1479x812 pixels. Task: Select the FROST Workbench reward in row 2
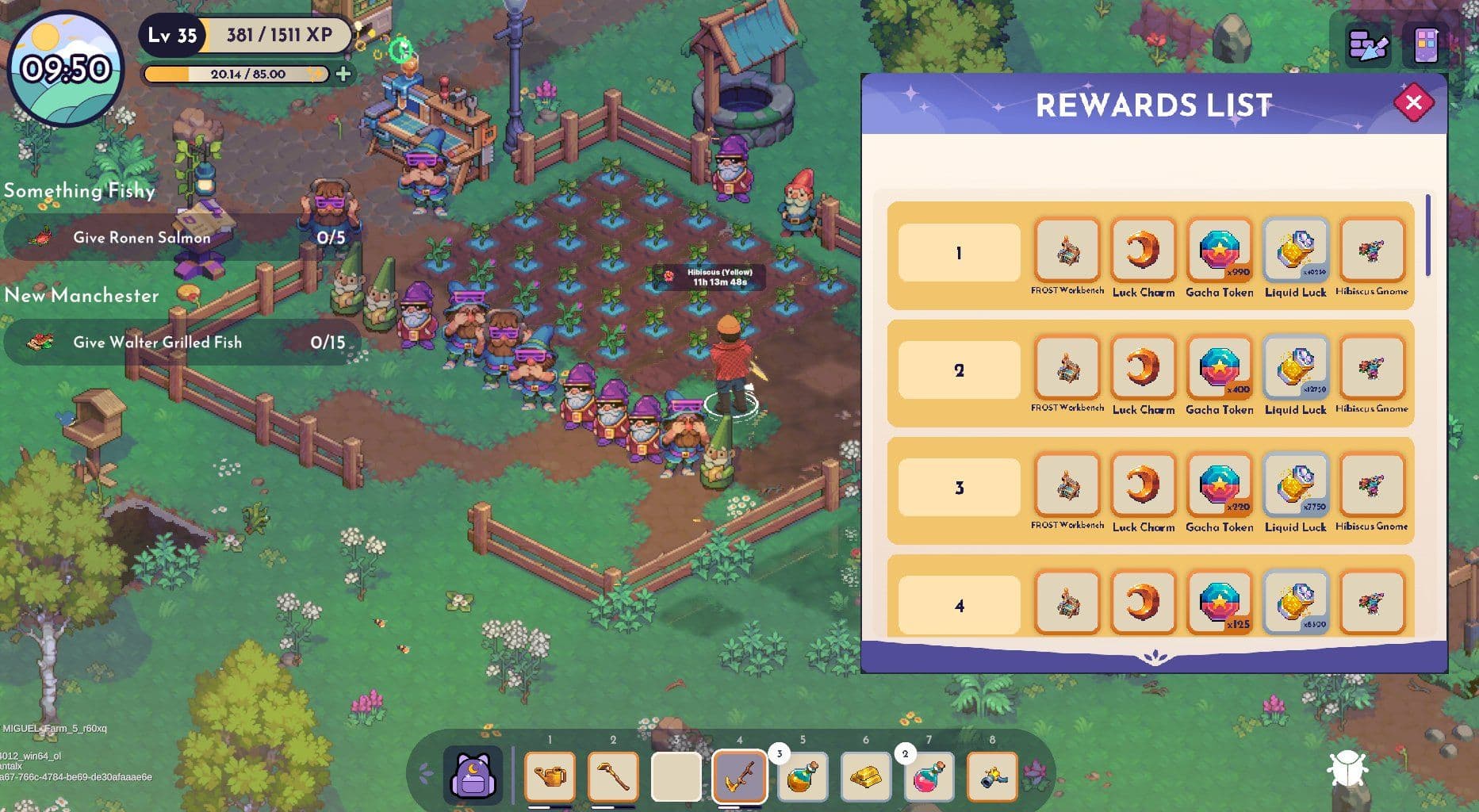point(1067,367)
